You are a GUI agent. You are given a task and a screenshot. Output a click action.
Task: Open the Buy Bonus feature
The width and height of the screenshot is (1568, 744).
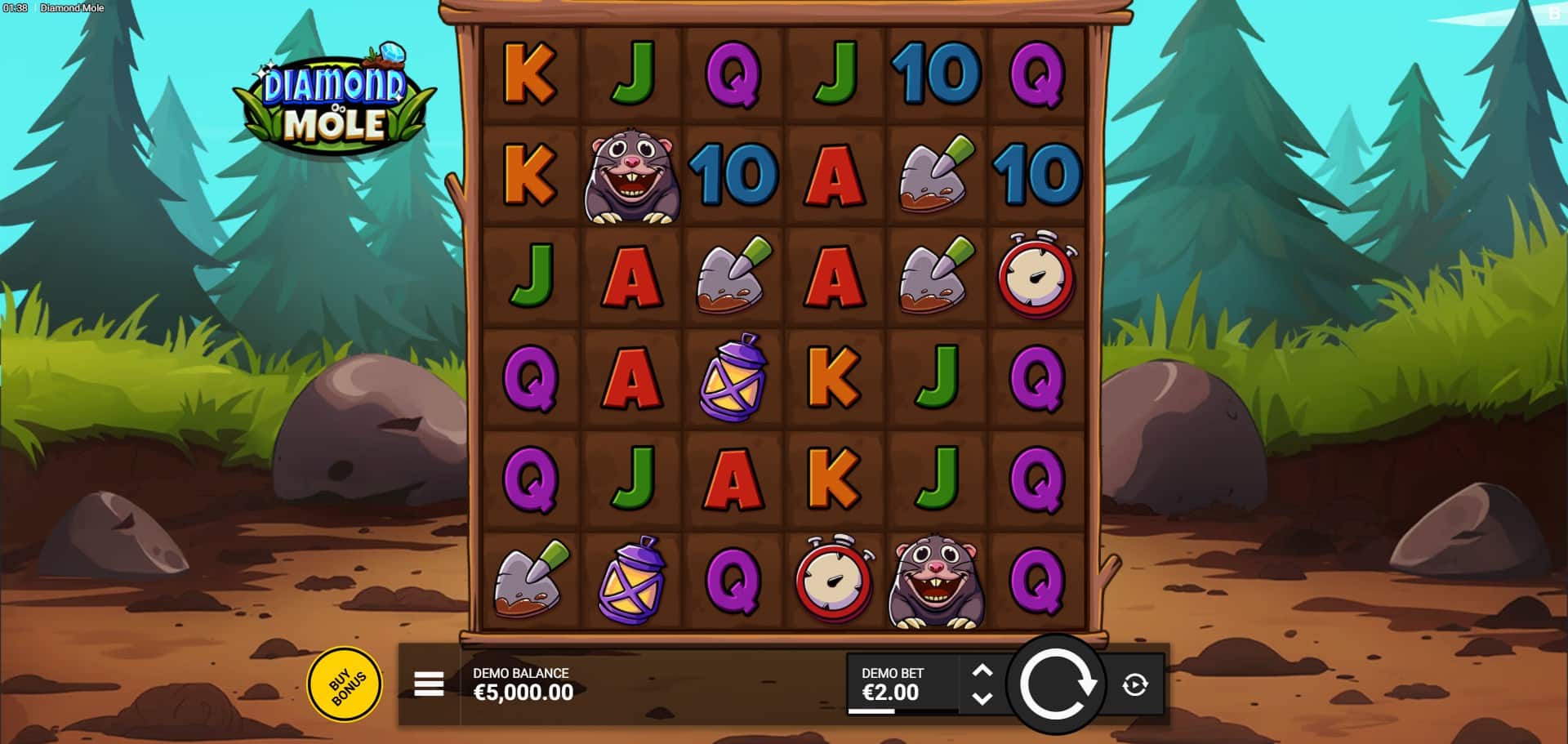click(344, 684)
